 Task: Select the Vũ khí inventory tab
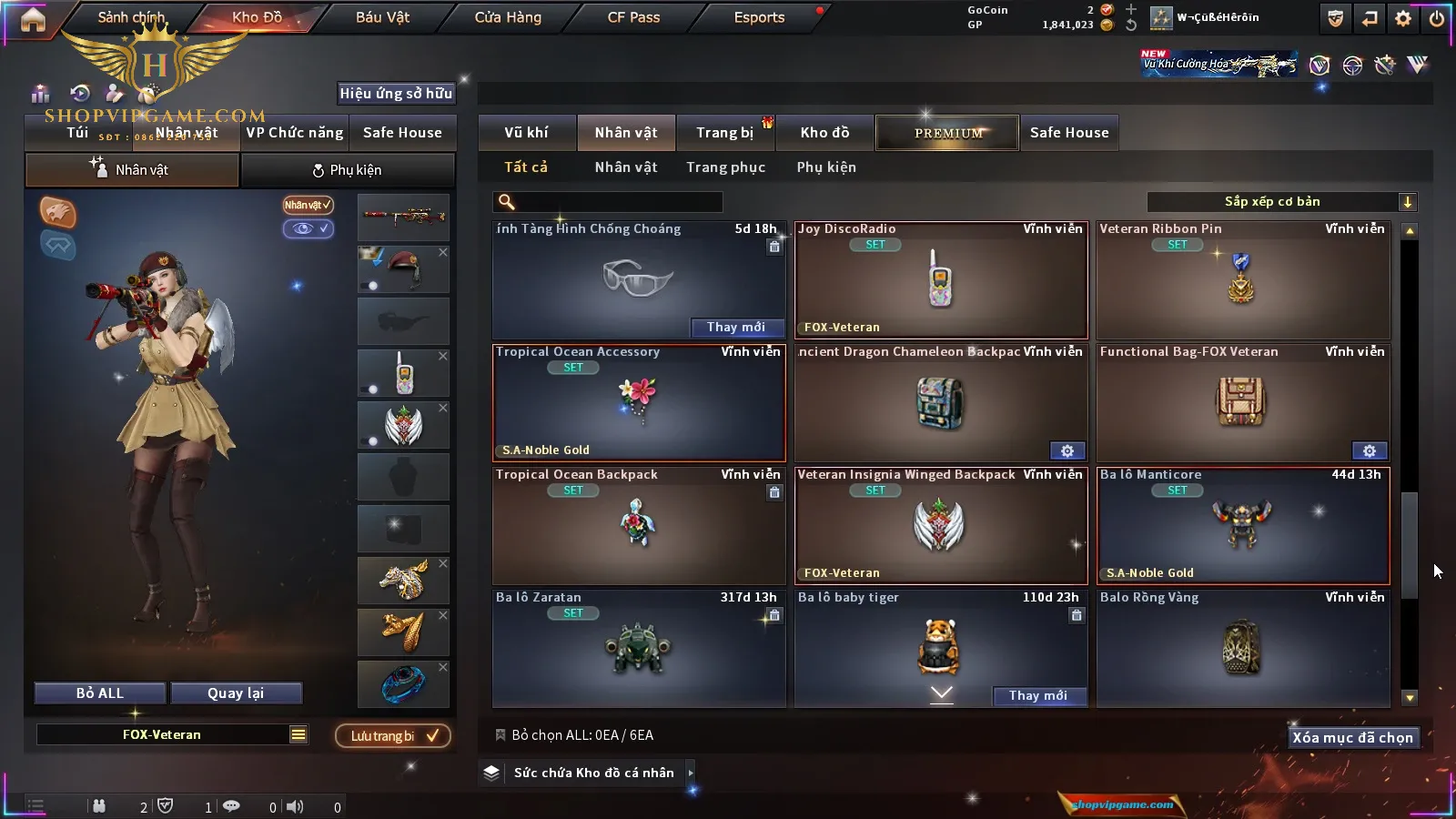[x=527, y=133]
